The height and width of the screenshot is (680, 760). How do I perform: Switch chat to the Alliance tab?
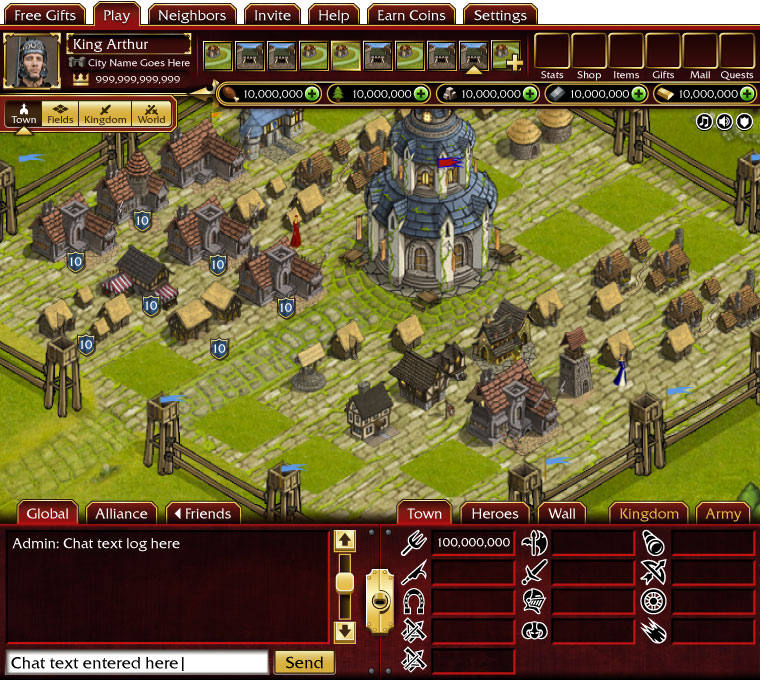pos(121,513)
